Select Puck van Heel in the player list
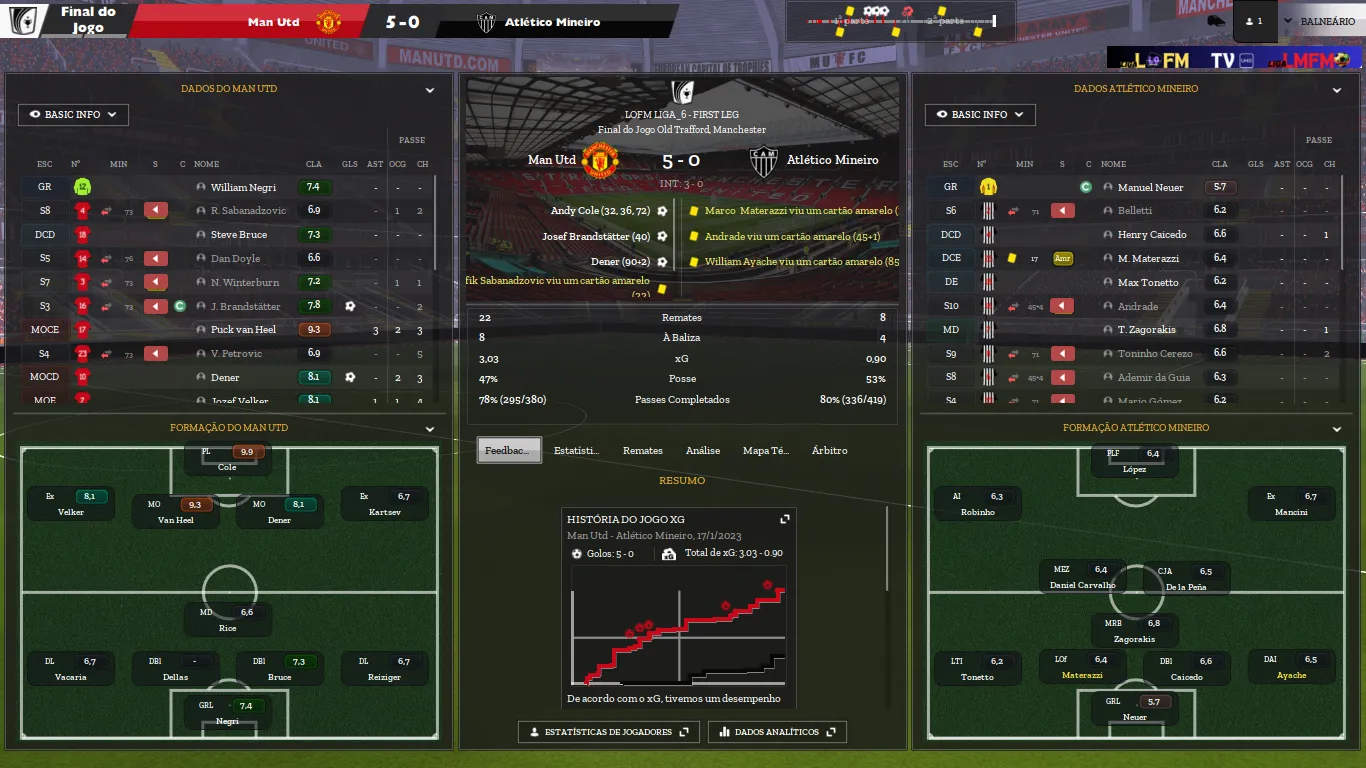This screenshot has height=768, width=1366. click(x=243, y=330)
